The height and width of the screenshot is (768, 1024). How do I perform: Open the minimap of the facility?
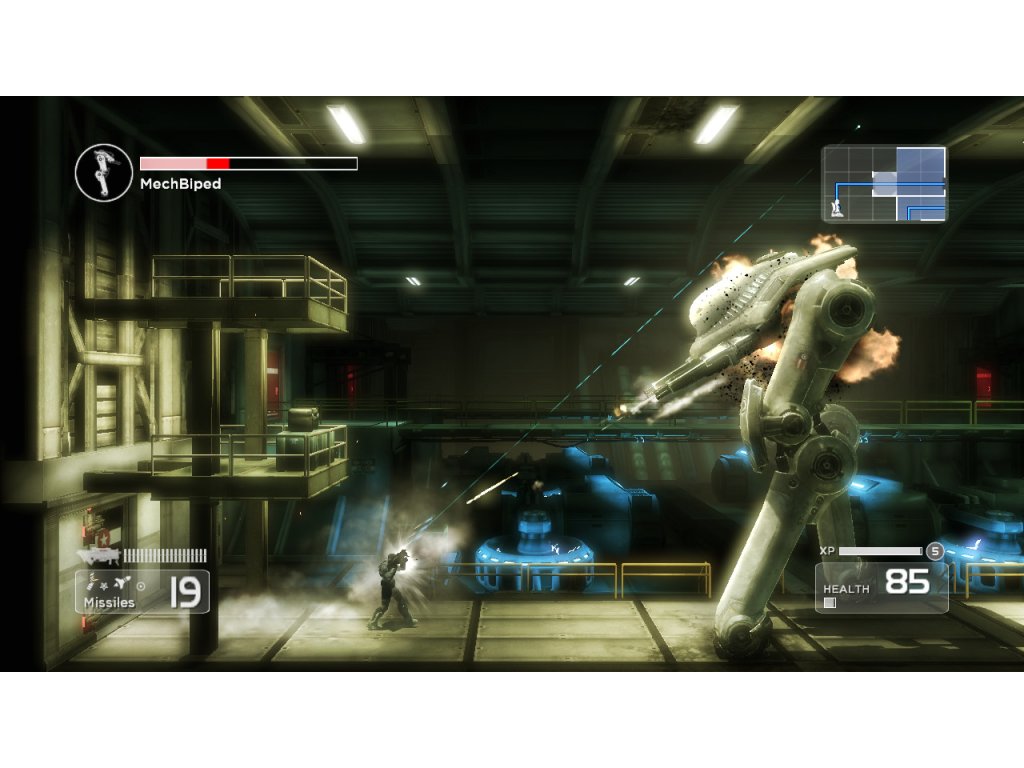884,184
